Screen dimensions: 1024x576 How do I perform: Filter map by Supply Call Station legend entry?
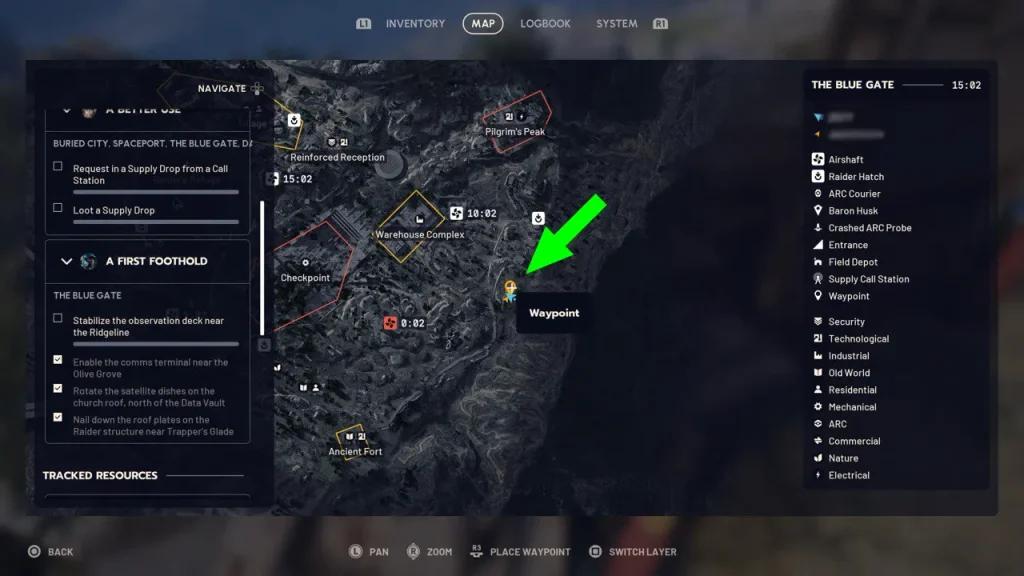pos(868,279)
